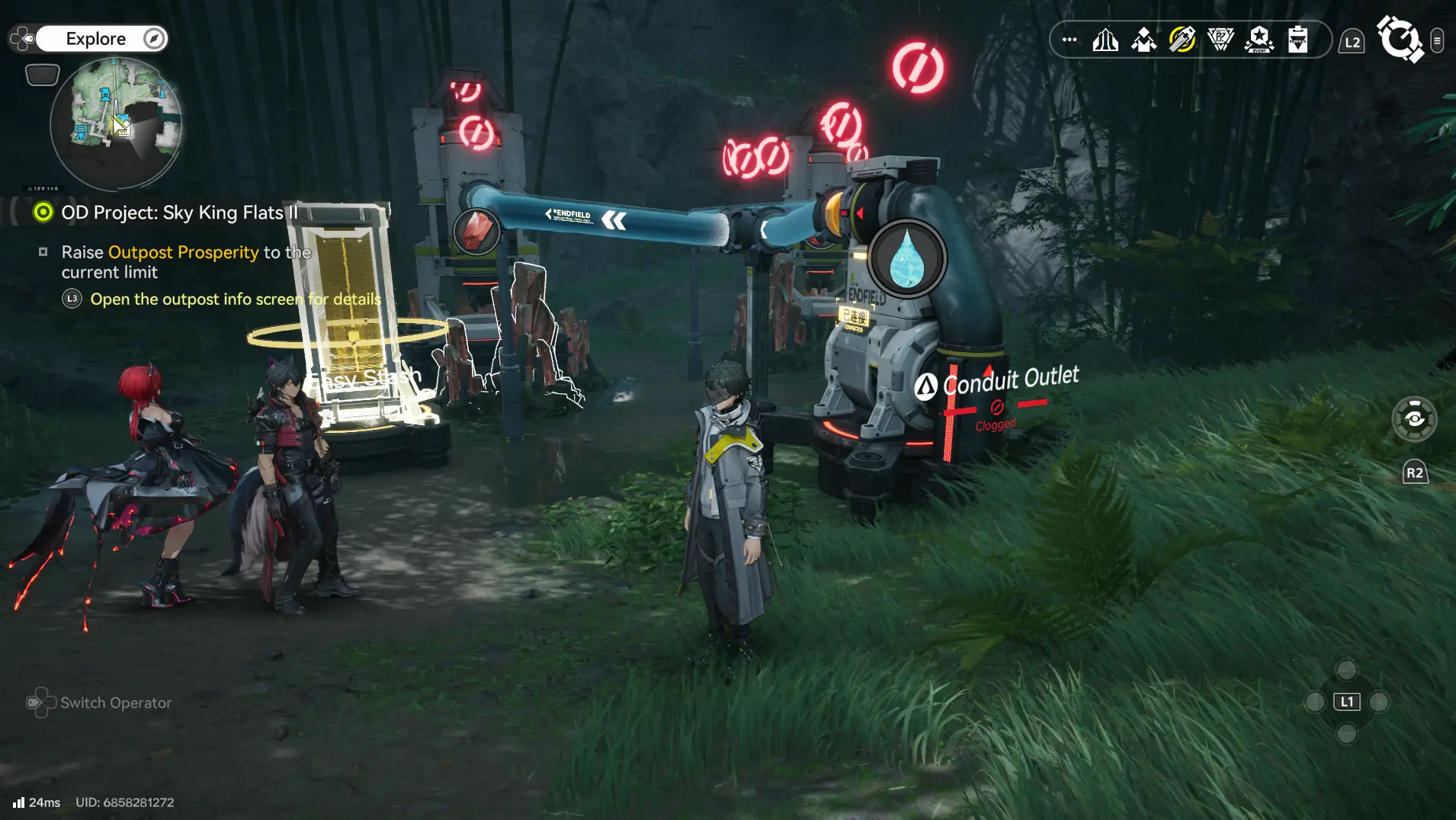Click the three-arrows tower icon in the top bar

click(1105, 40)
